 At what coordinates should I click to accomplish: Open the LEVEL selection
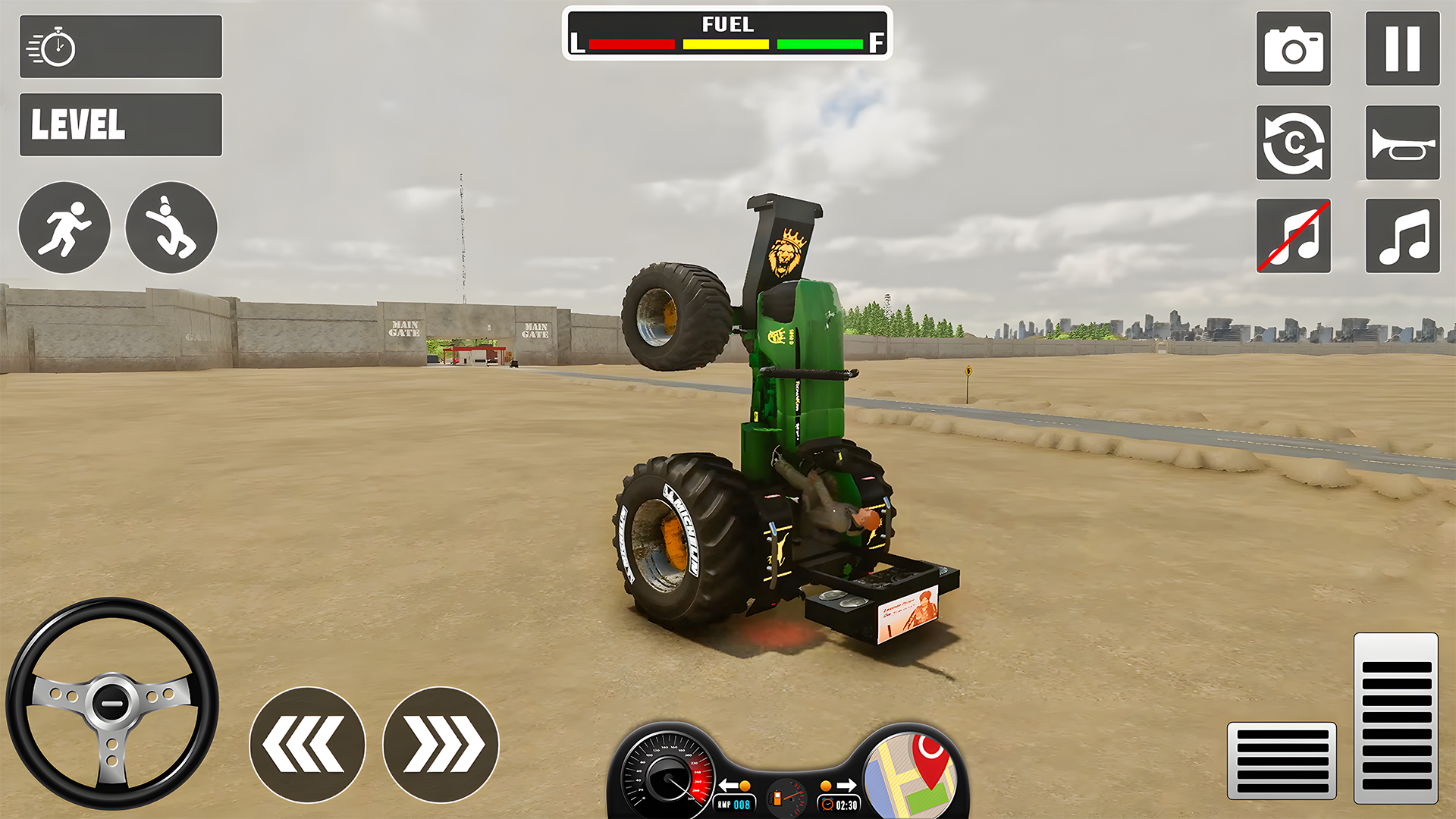point(121,124)
